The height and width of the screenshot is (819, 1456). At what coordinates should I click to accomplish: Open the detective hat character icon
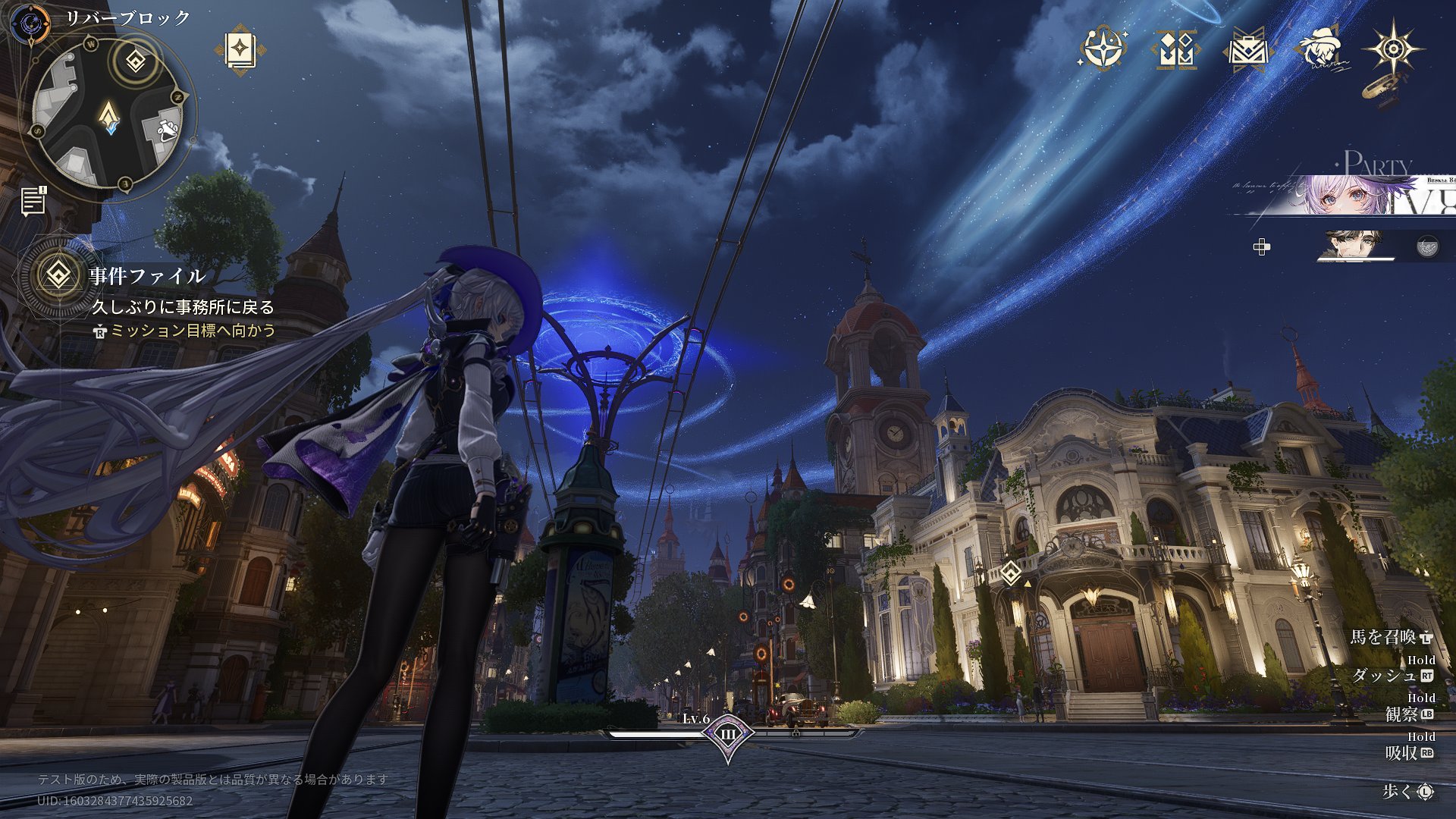(x=1320, y=50)
